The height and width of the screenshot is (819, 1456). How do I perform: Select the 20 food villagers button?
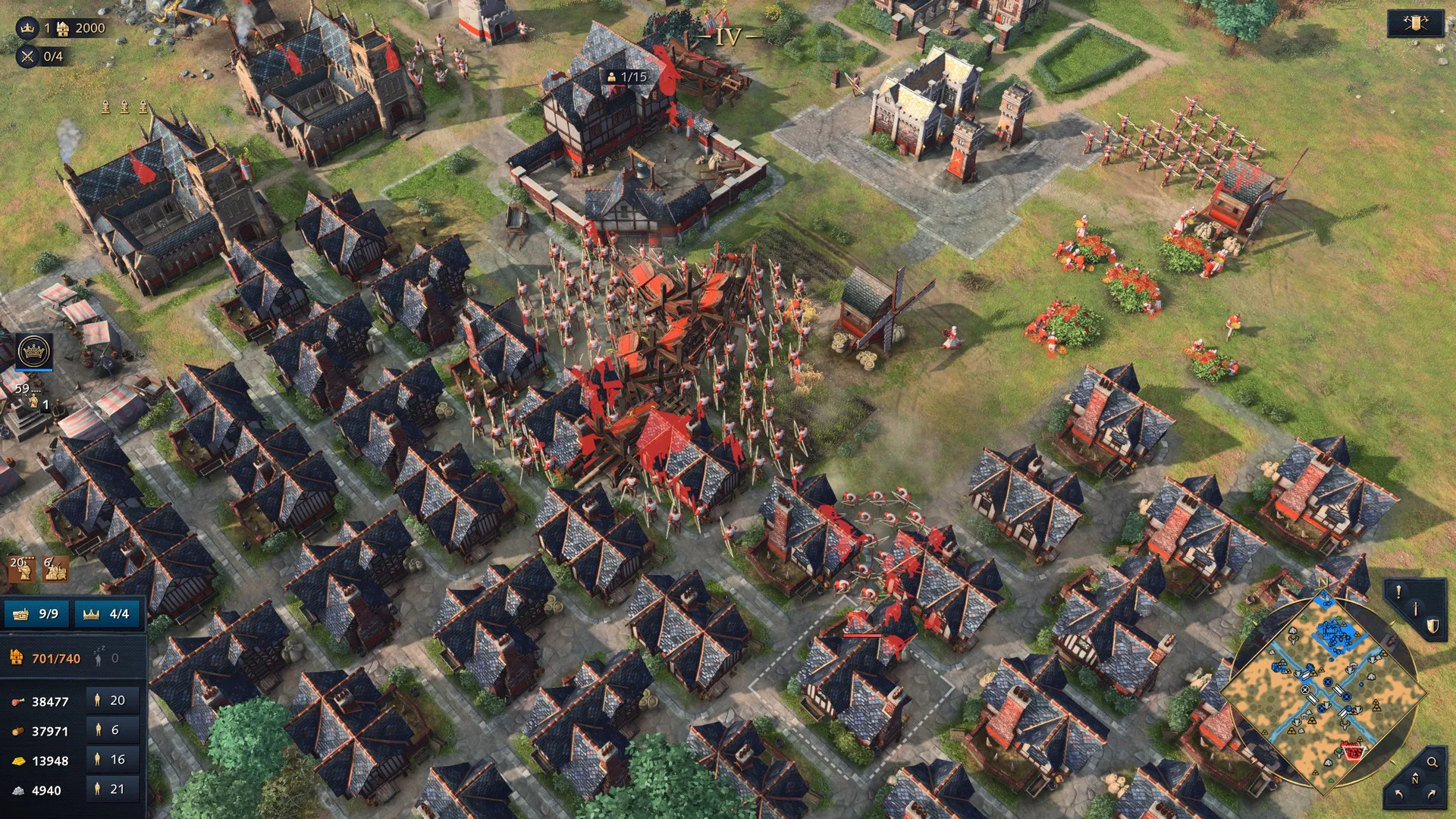pos(111,701)
